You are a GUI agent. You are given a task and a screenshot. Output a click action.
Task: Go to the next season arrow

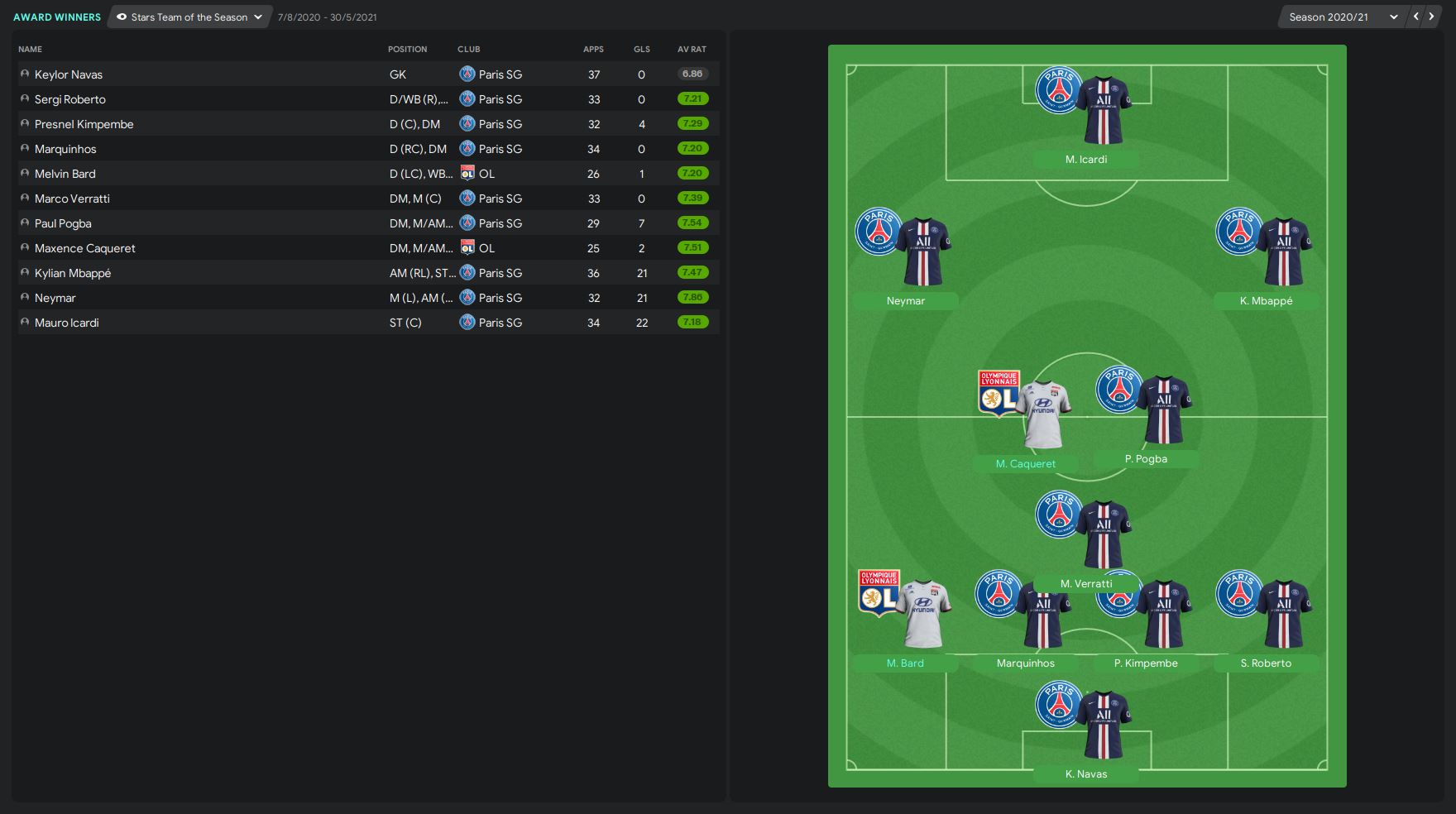pyautogui.click(x=1432, y=17)
